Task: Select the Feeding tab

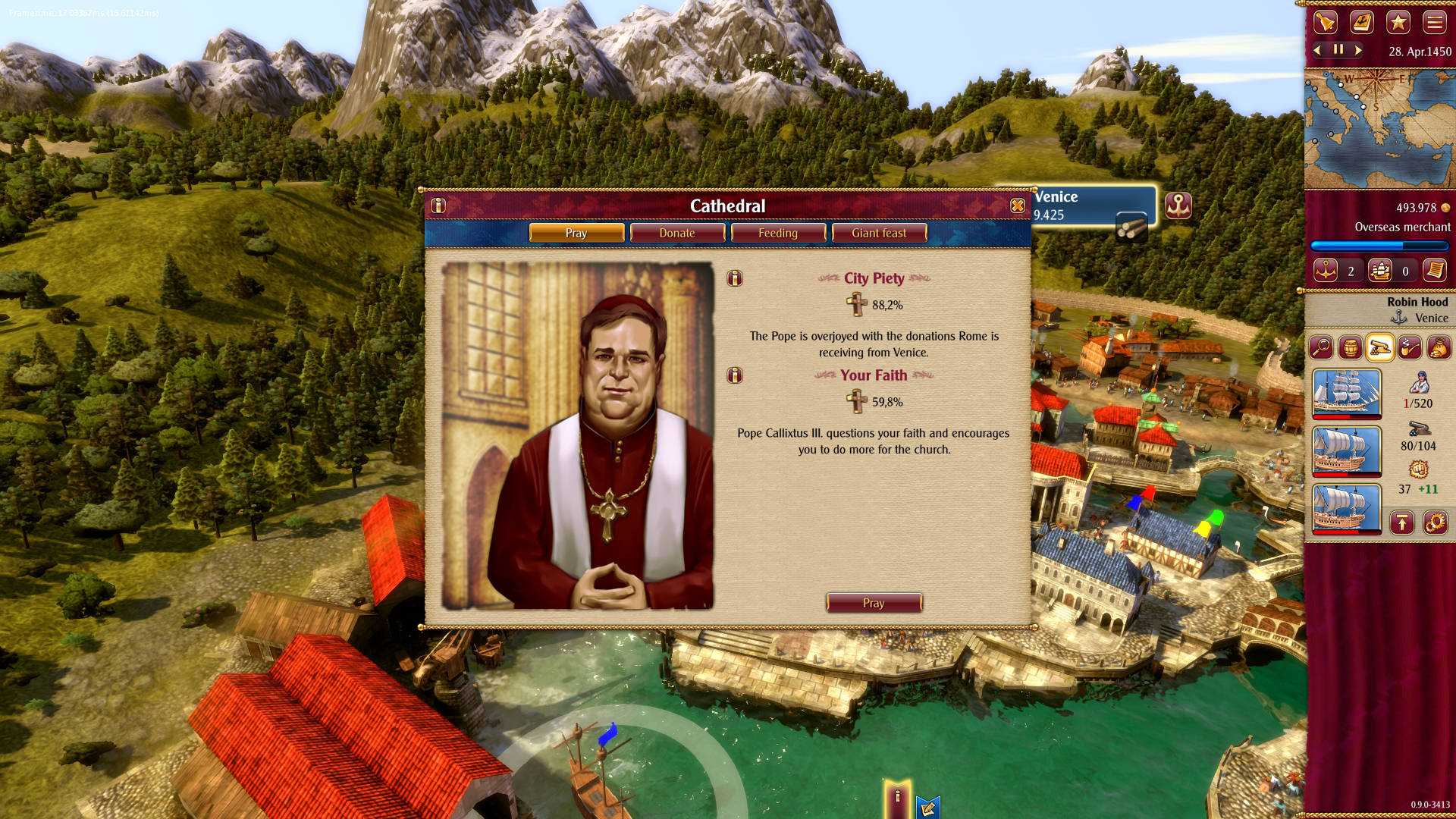Action: coord(779,233)
